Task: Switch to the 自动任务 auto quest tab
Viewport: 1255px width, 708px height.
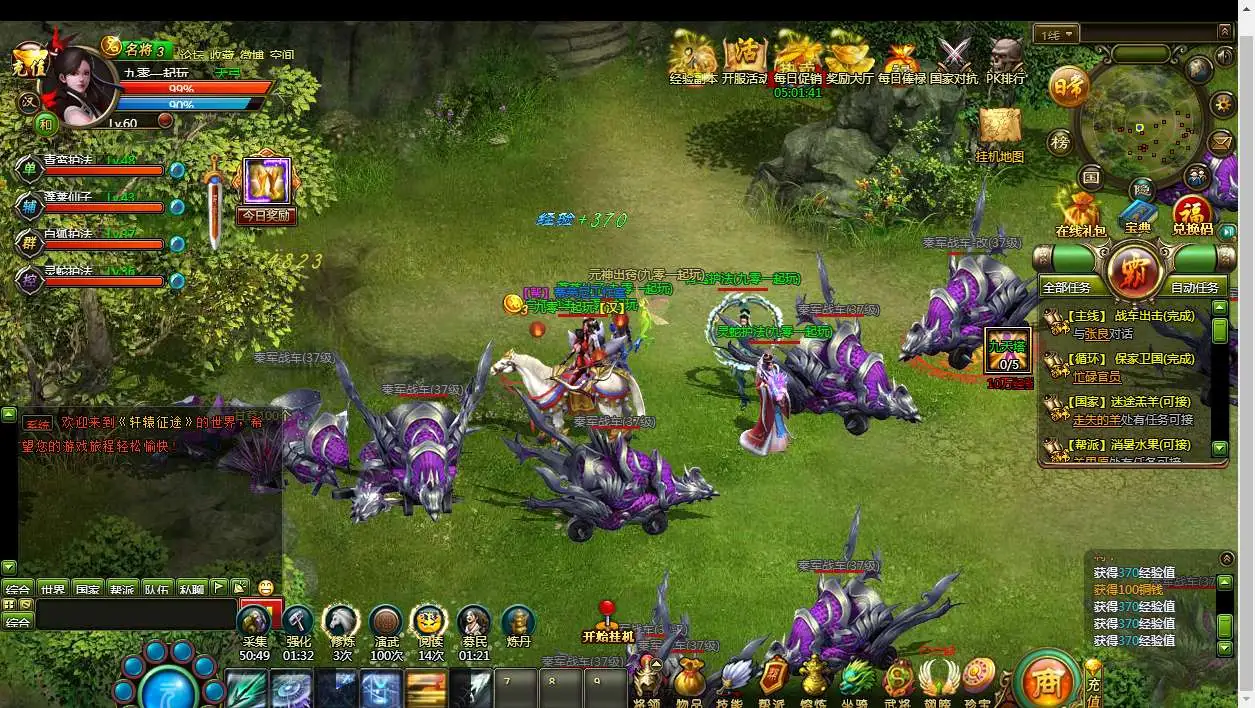Action: point(1193,287)
